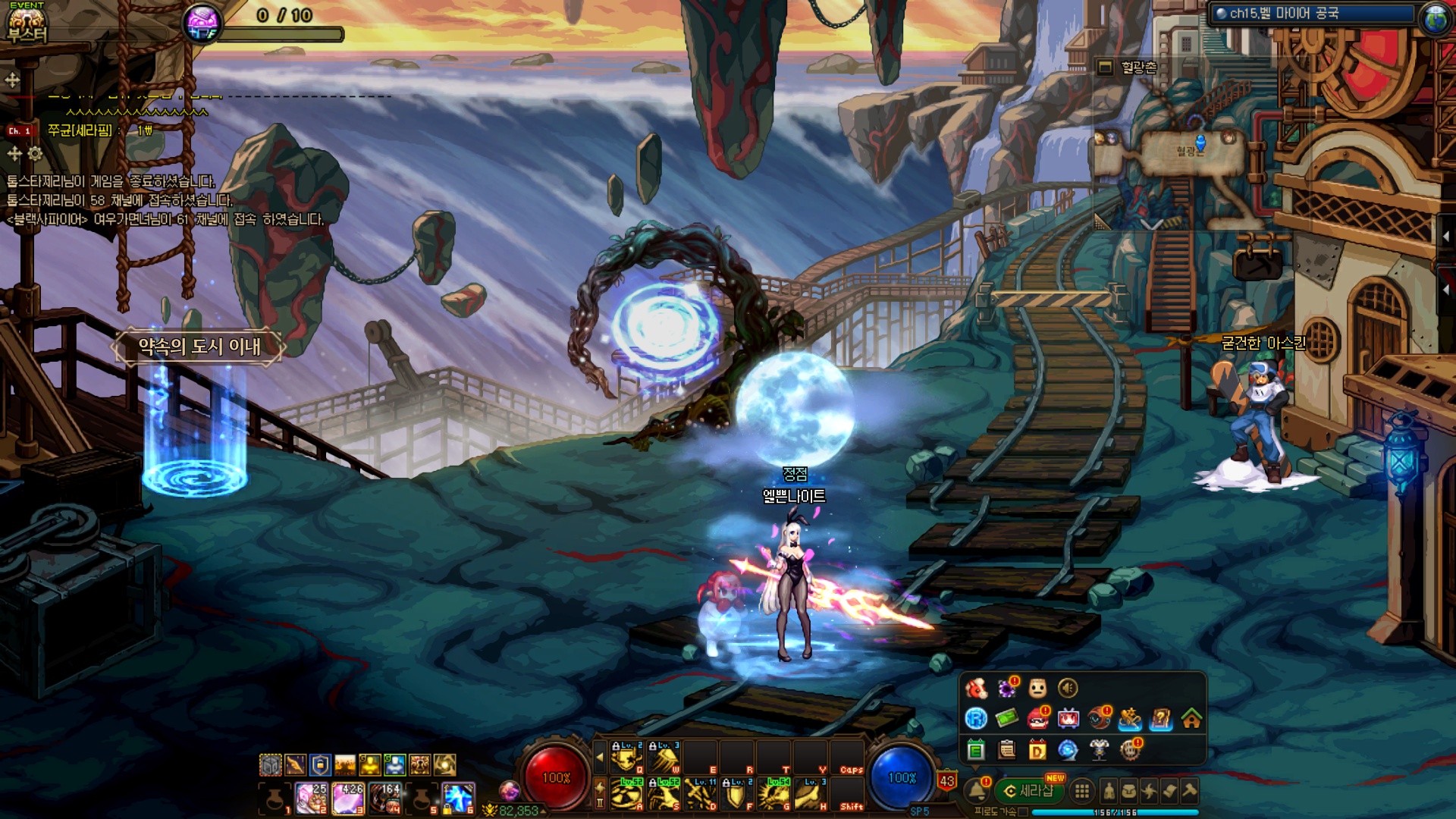Open the green E calendar icon
The image size is (1456, 819).
(976, 750)
